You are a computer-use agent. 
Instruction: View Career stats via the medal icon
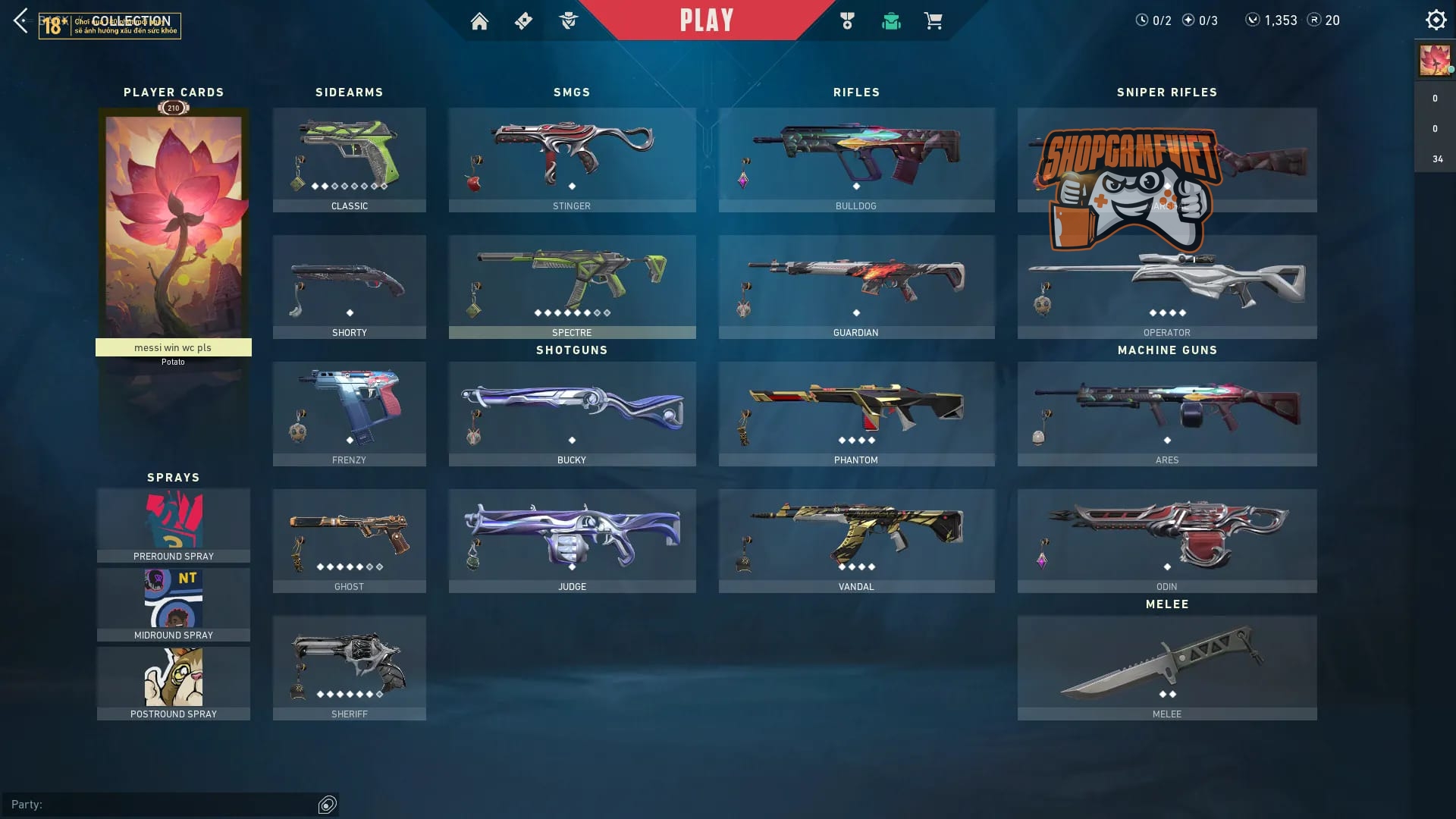[x=847, y=20]
